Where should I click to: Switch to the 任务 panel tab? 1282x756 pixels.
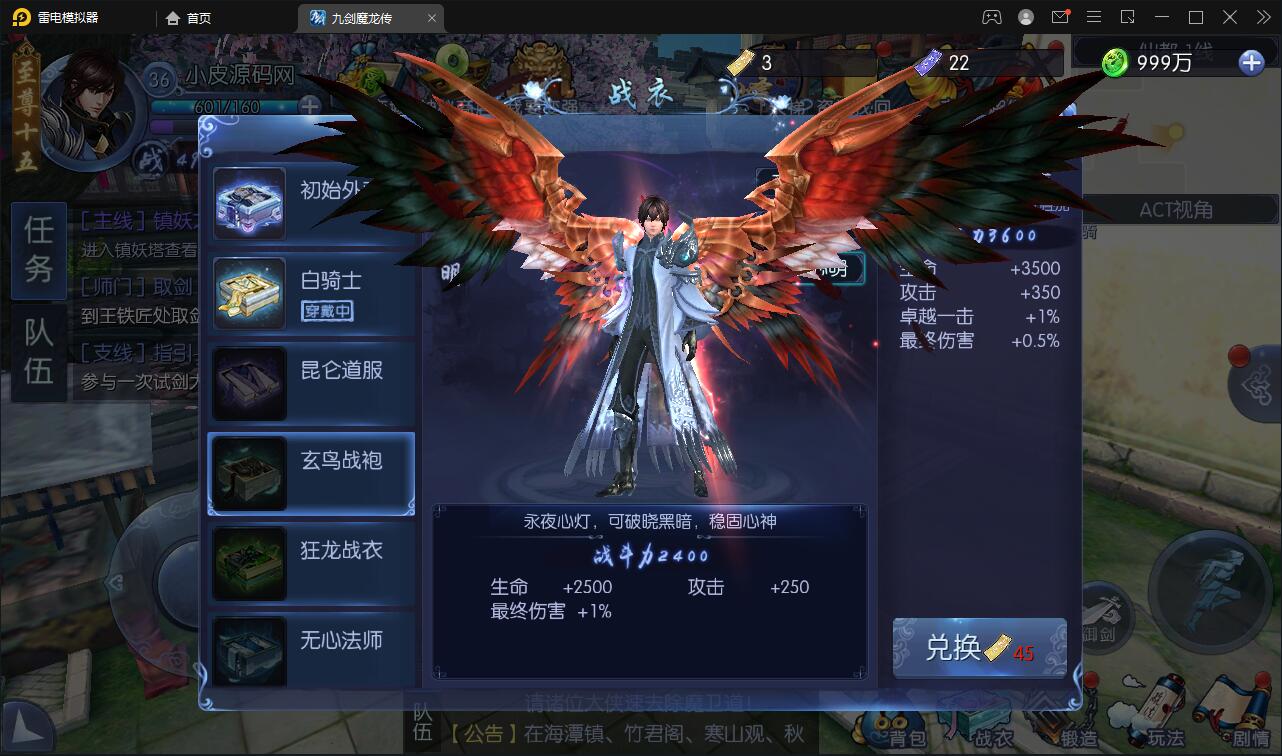click(37, 250)
